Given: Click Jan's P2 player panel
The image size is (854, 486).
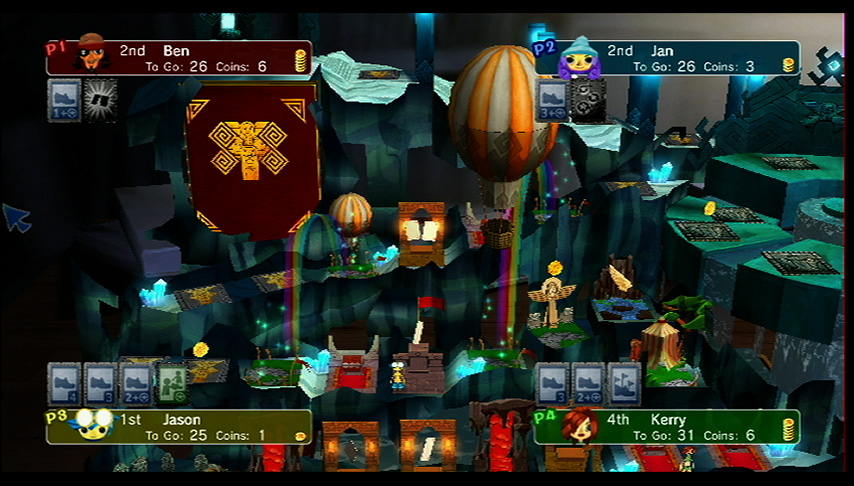Looking at the screenshot, I should click(x=667, y=58).
